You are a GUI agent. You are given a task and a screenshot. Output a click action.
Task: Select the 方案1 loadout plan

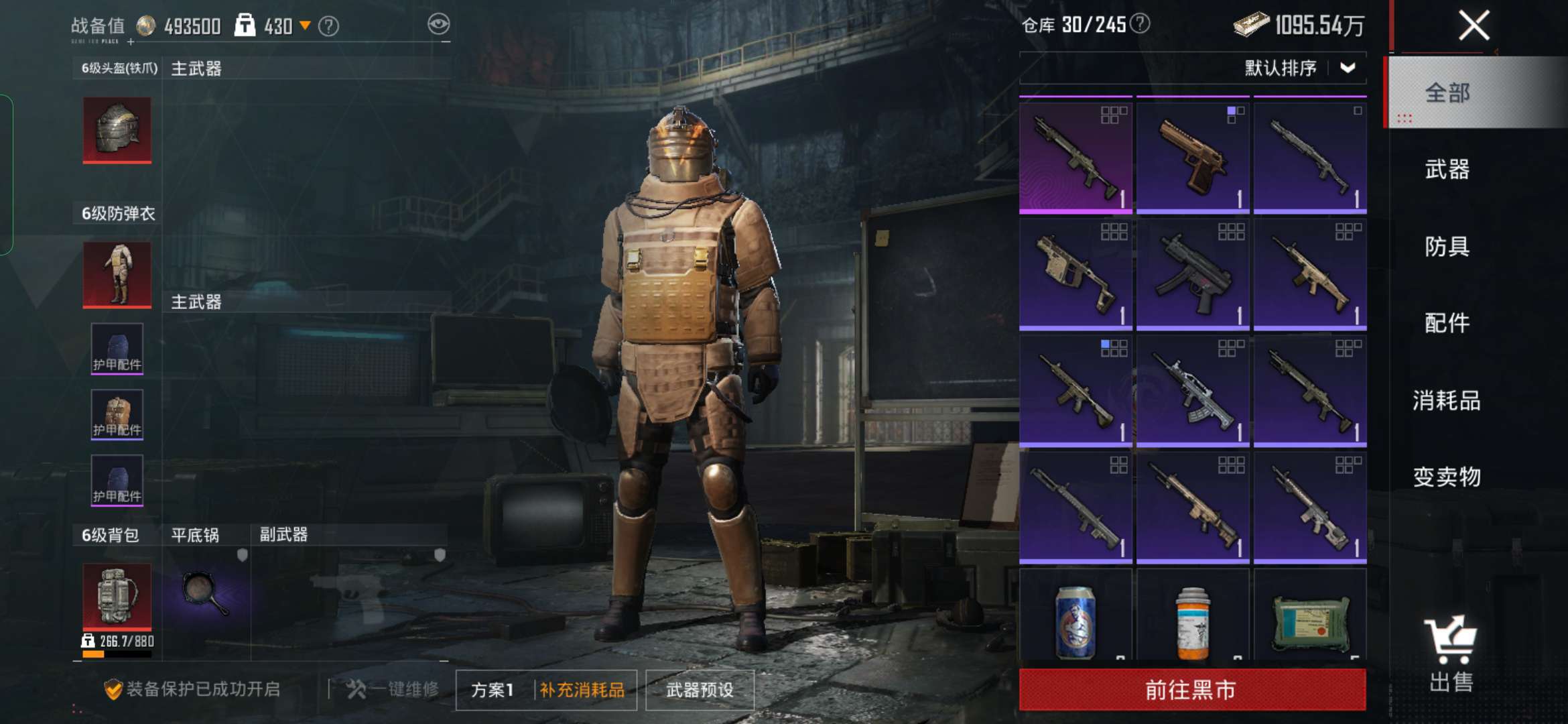493,690
